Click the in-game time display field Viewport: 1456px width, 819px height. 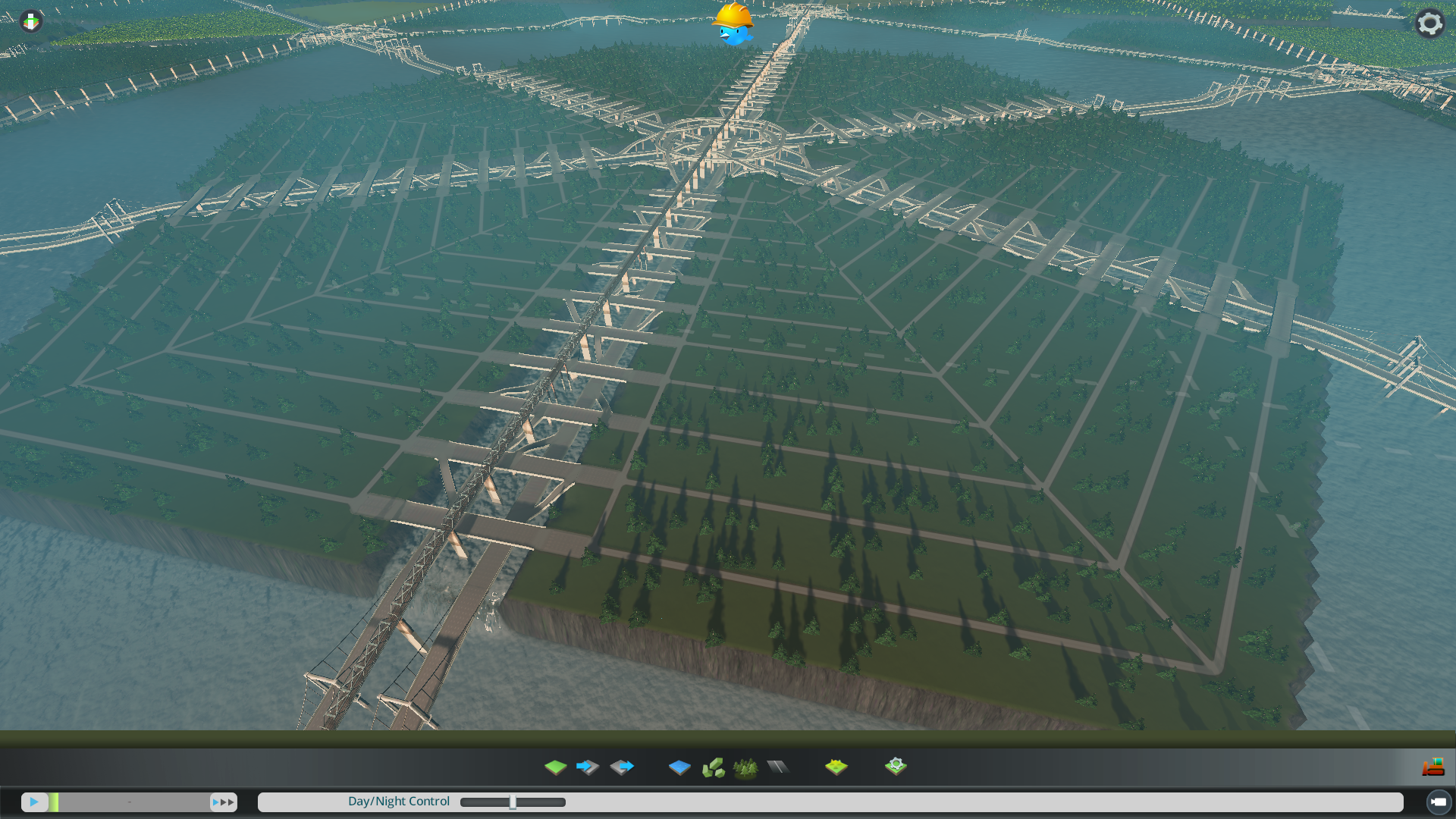click(x=129, y=802)
